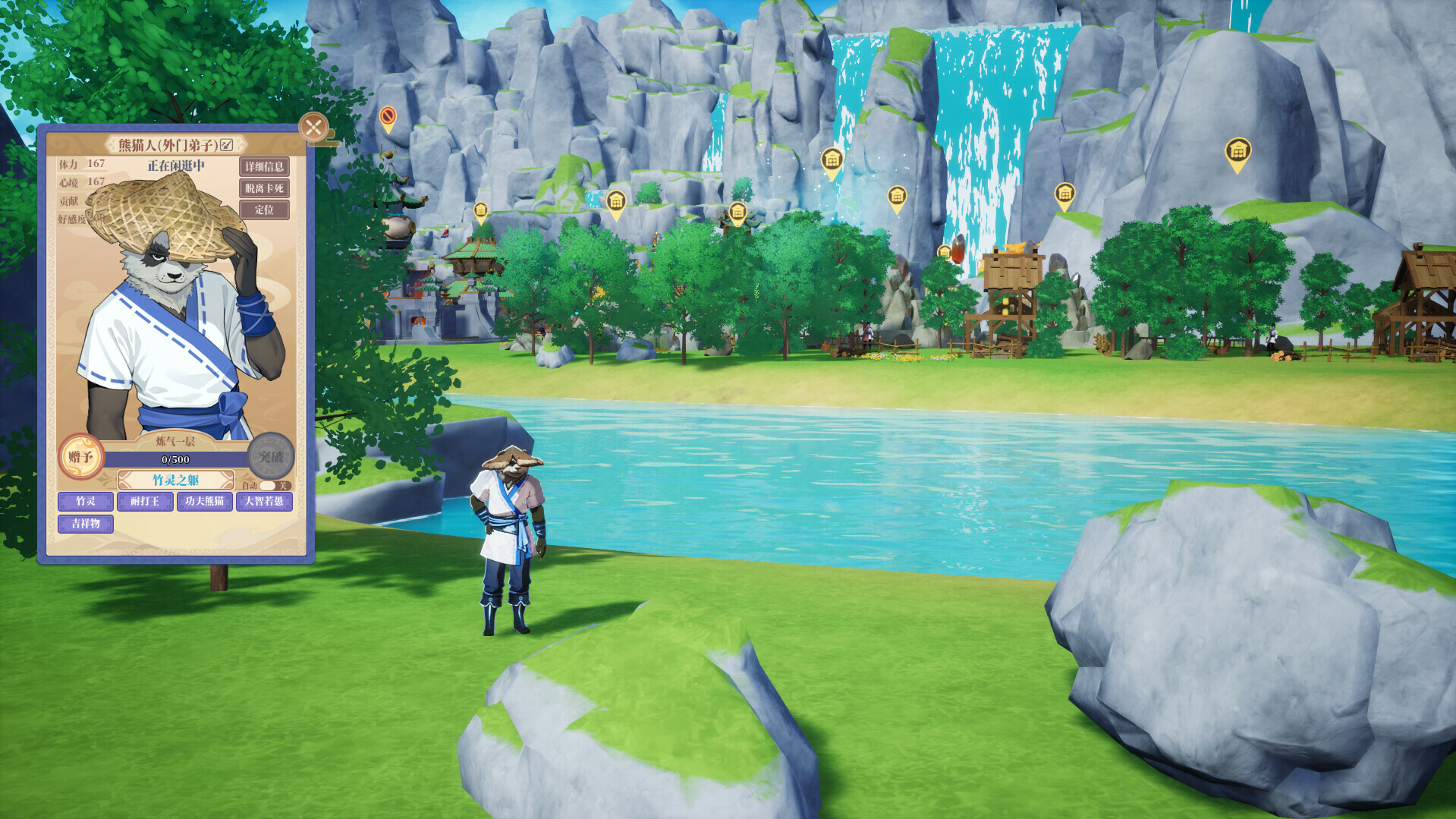Locate the disciple with 定位

tap(264, 209)
